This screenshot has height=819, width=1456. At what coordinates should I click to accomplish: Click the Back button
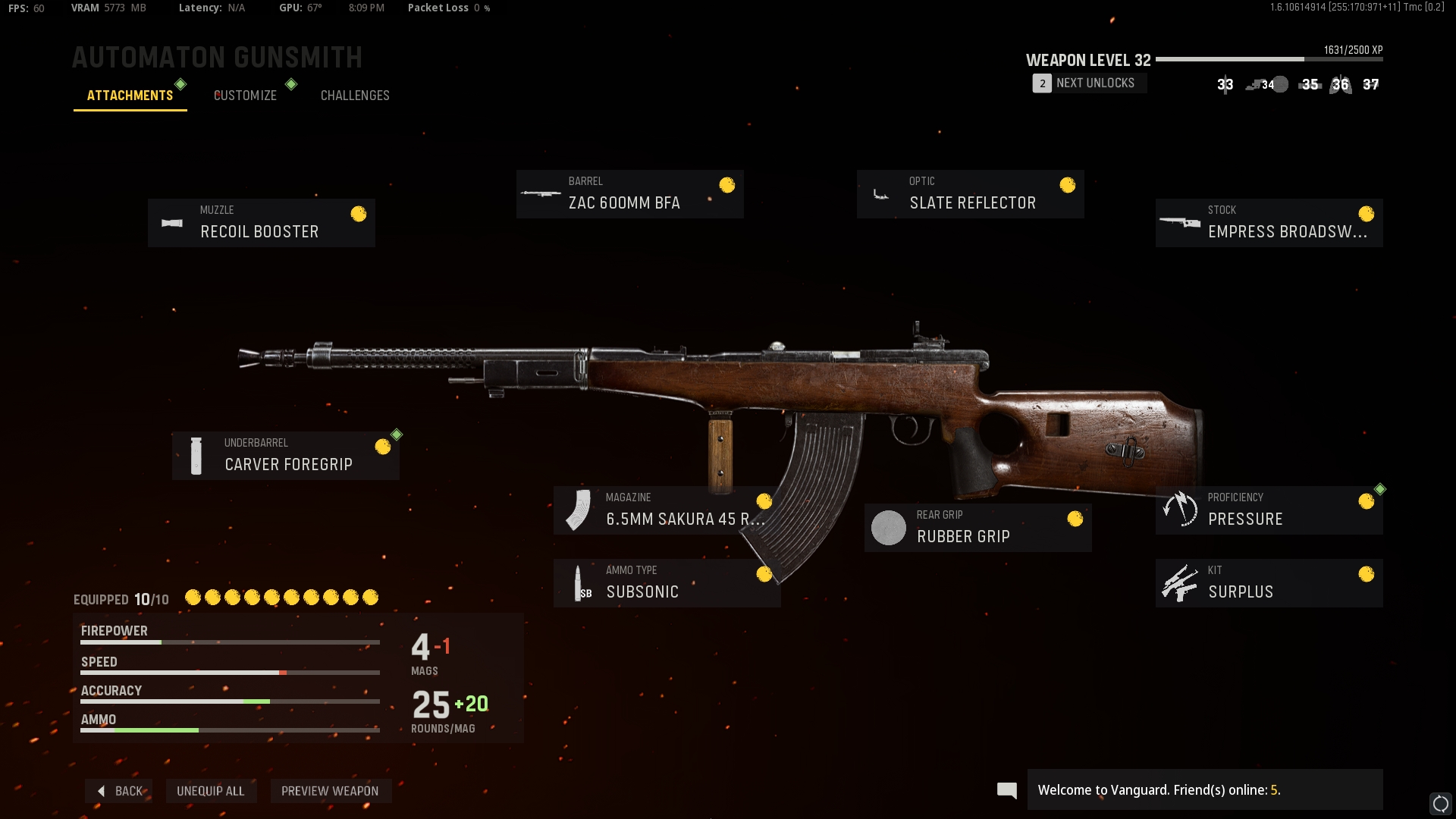coord(120,791)
